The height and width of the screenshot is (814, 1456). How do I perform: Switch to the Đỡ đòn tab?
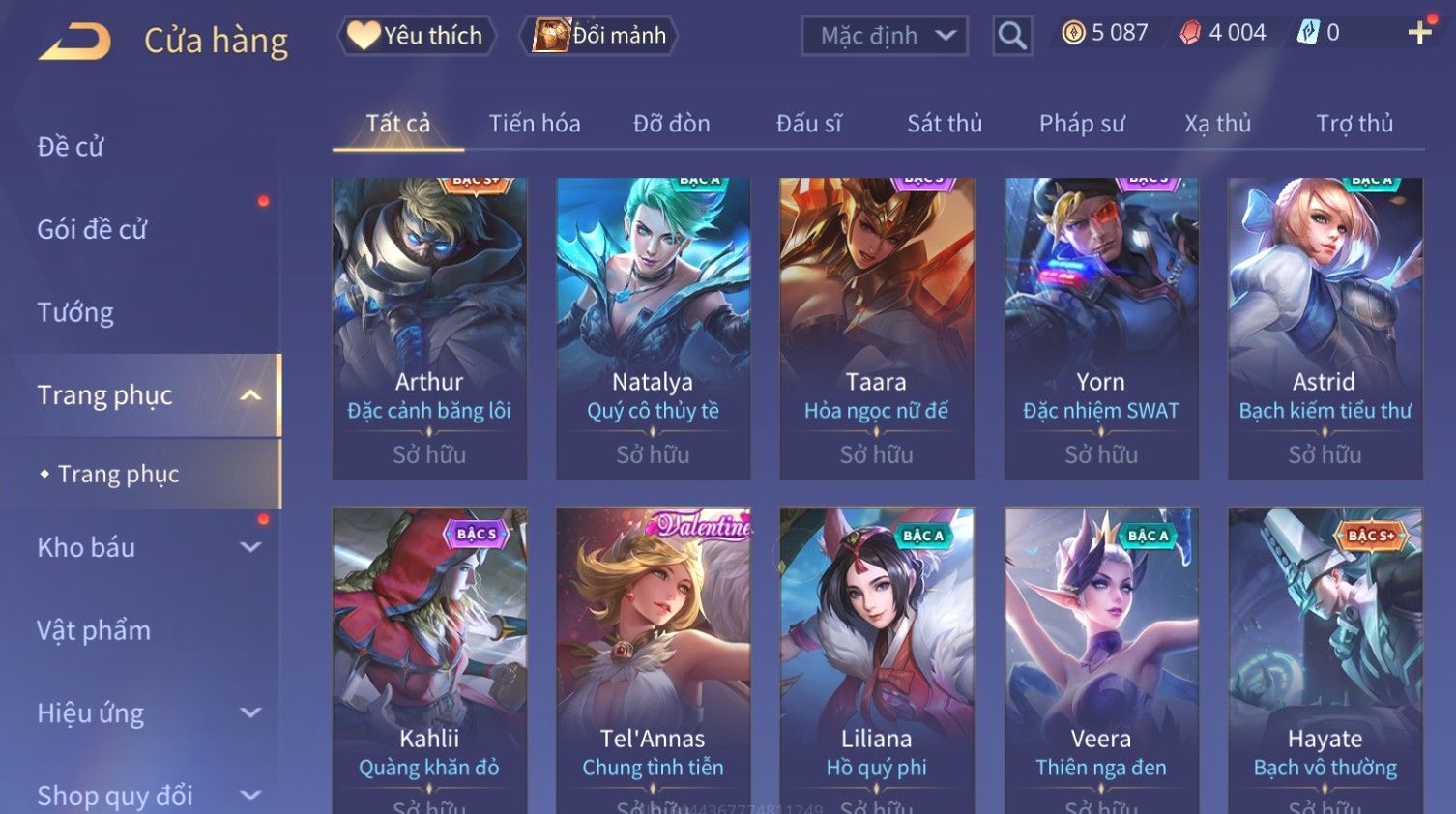[671, 124]
